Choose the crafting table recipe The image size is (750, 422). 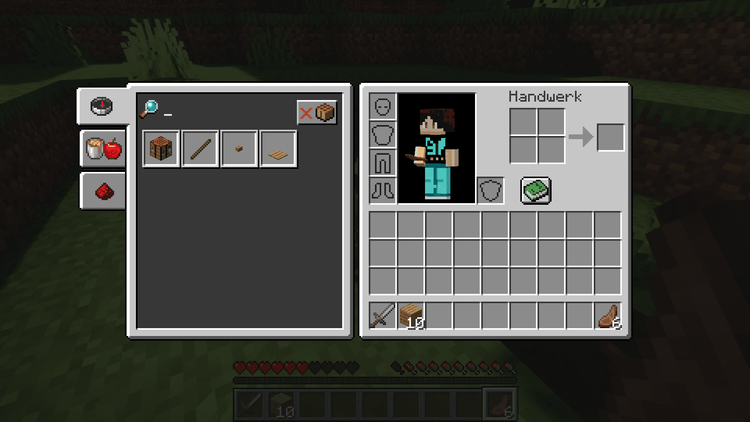click(x=161, y=149)
